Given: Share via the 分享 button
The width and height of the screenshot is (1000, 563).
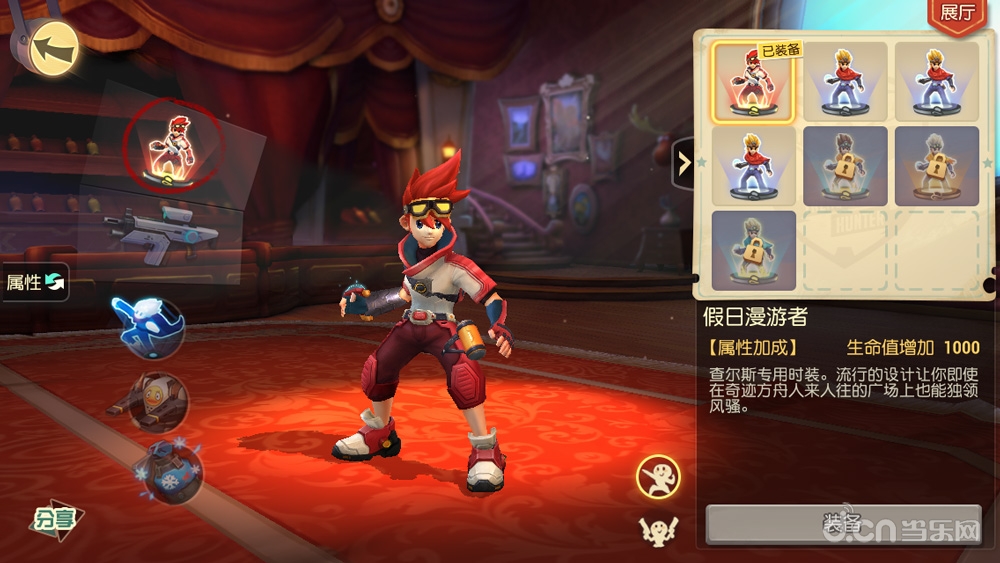Looking at the screenshot, I should 56,518.
